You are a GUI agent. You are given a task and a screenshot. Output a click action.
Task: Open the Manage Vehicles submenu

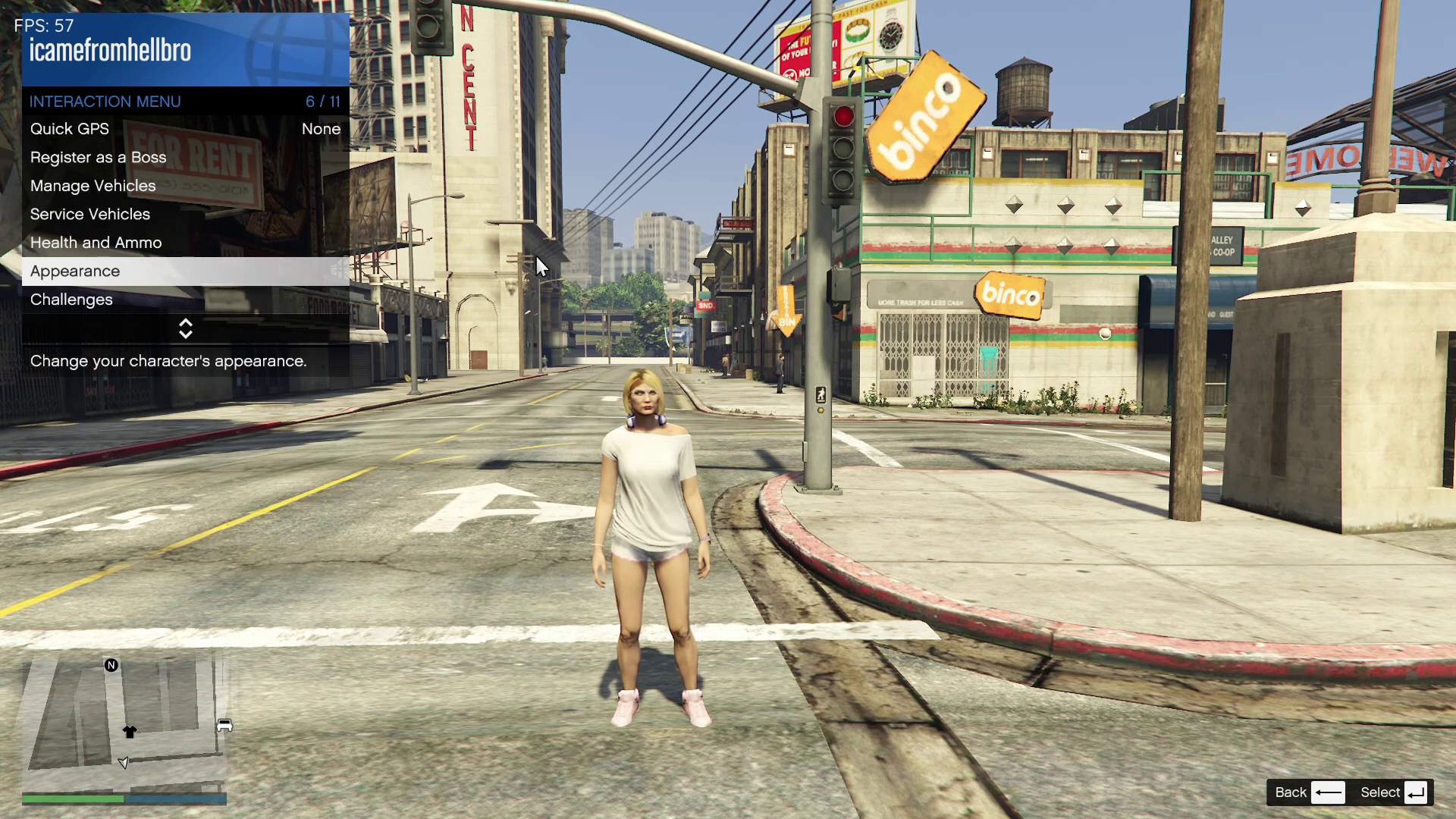[x=185, y=186]
